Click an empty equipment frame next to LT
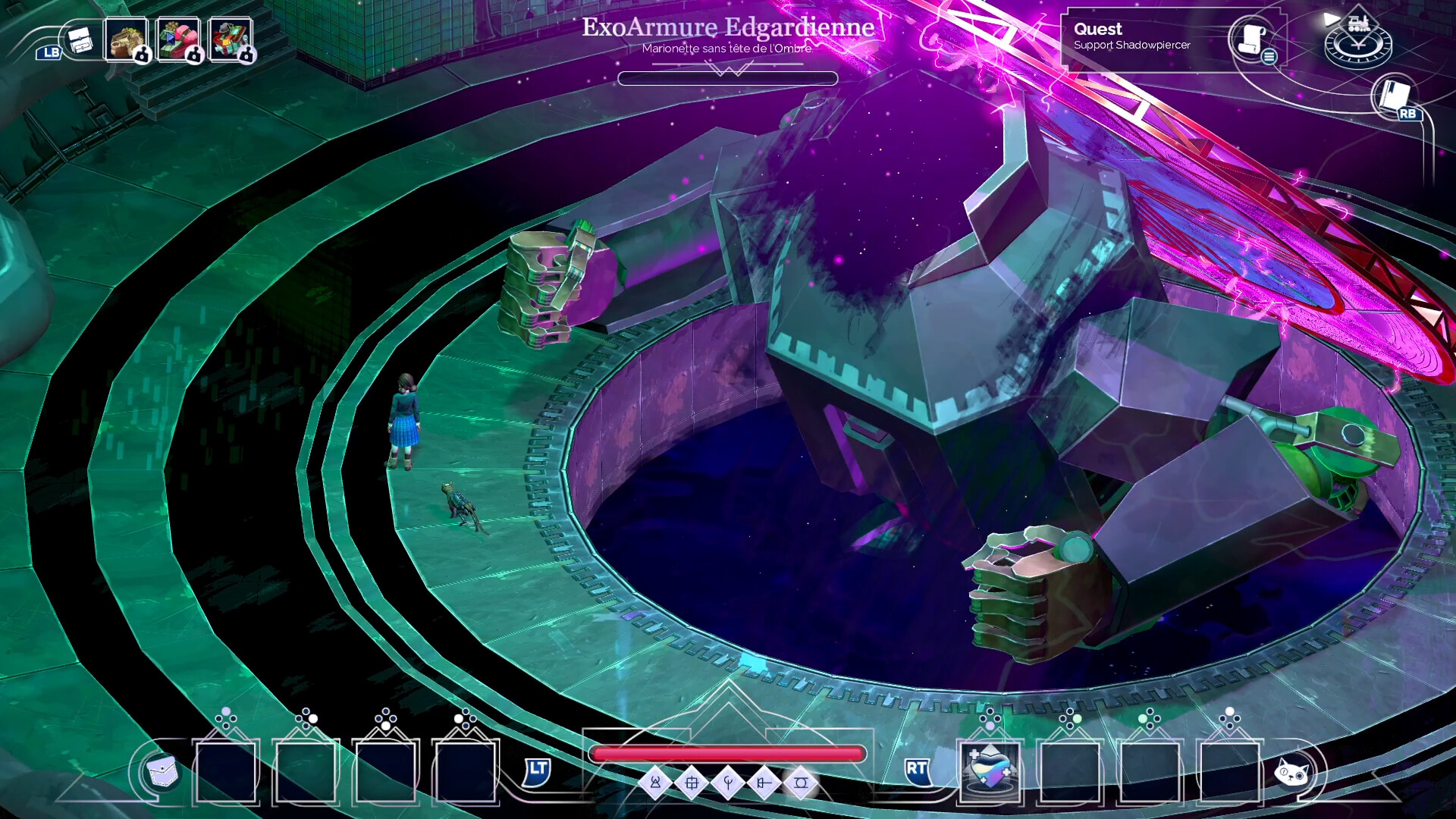1456x819 pixels. (x=464, y=772)
